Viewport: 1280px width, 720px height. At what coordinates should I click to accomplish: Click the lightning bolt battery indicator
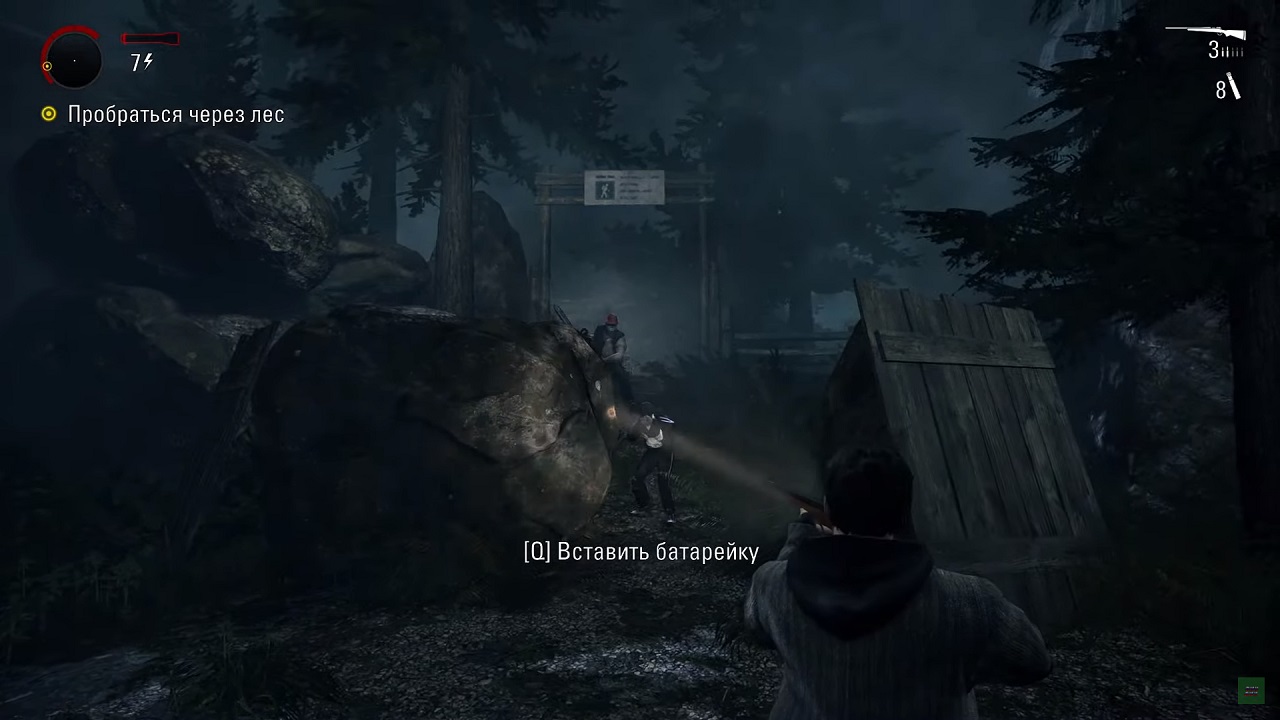149,61
